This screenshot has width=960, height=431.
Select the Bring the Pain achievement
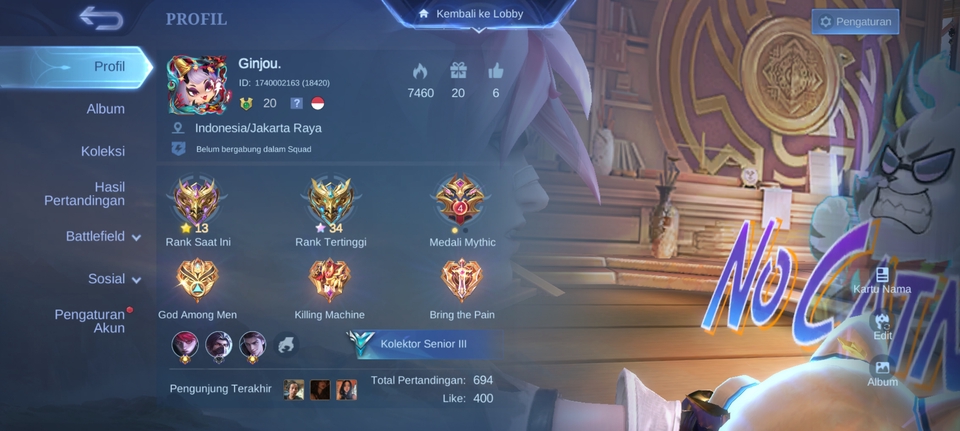(461, 282)
